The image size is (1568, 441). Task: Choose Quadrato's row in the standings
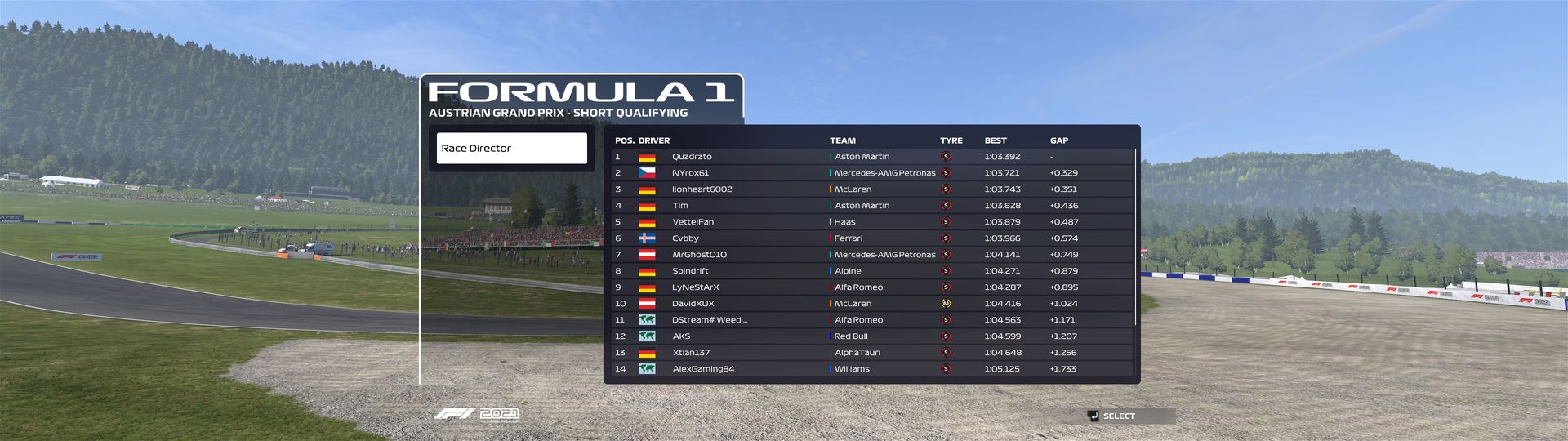click(871, 157)
